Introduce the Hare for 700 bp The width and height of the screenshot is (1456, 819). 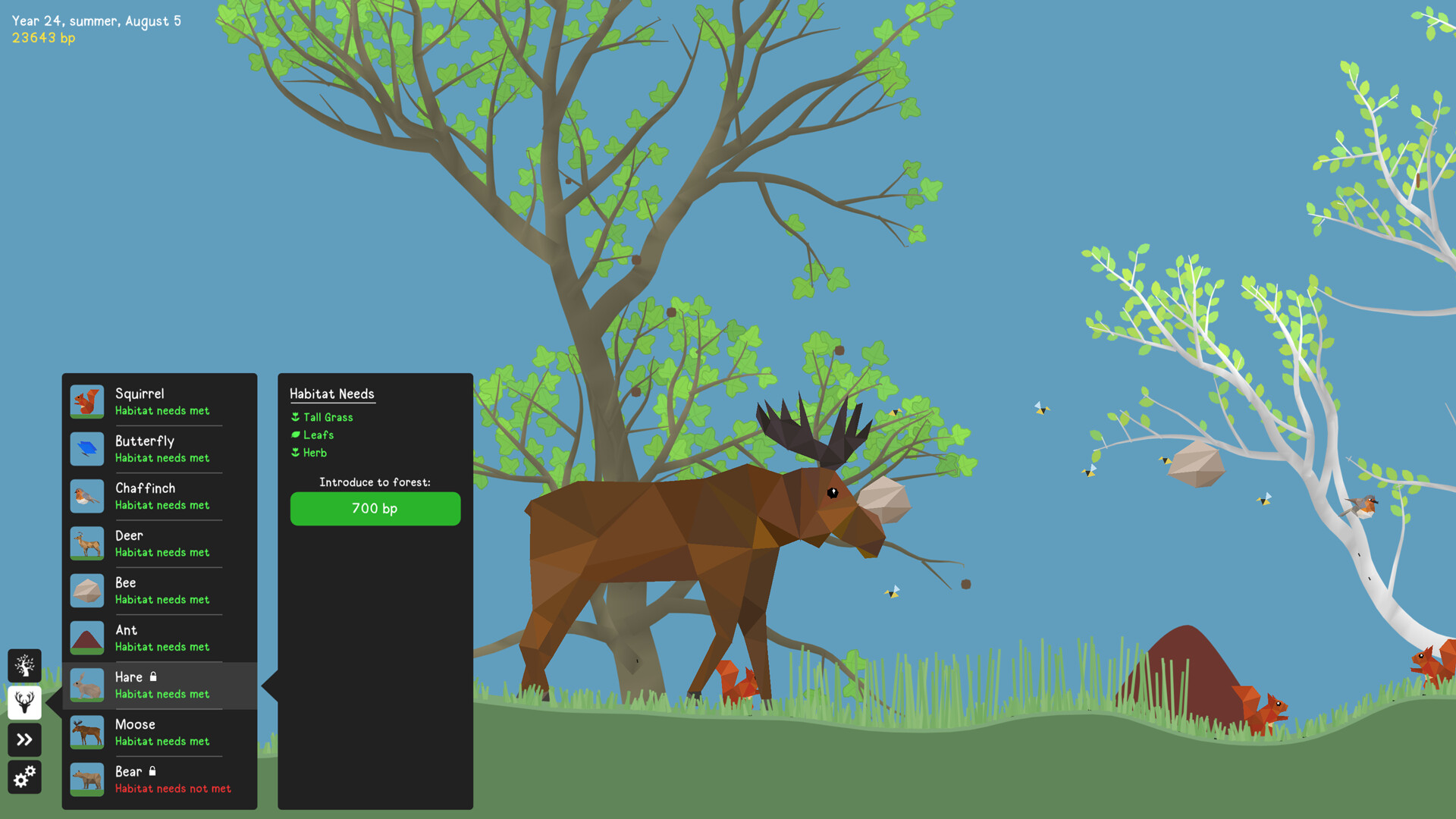point(375,508)
